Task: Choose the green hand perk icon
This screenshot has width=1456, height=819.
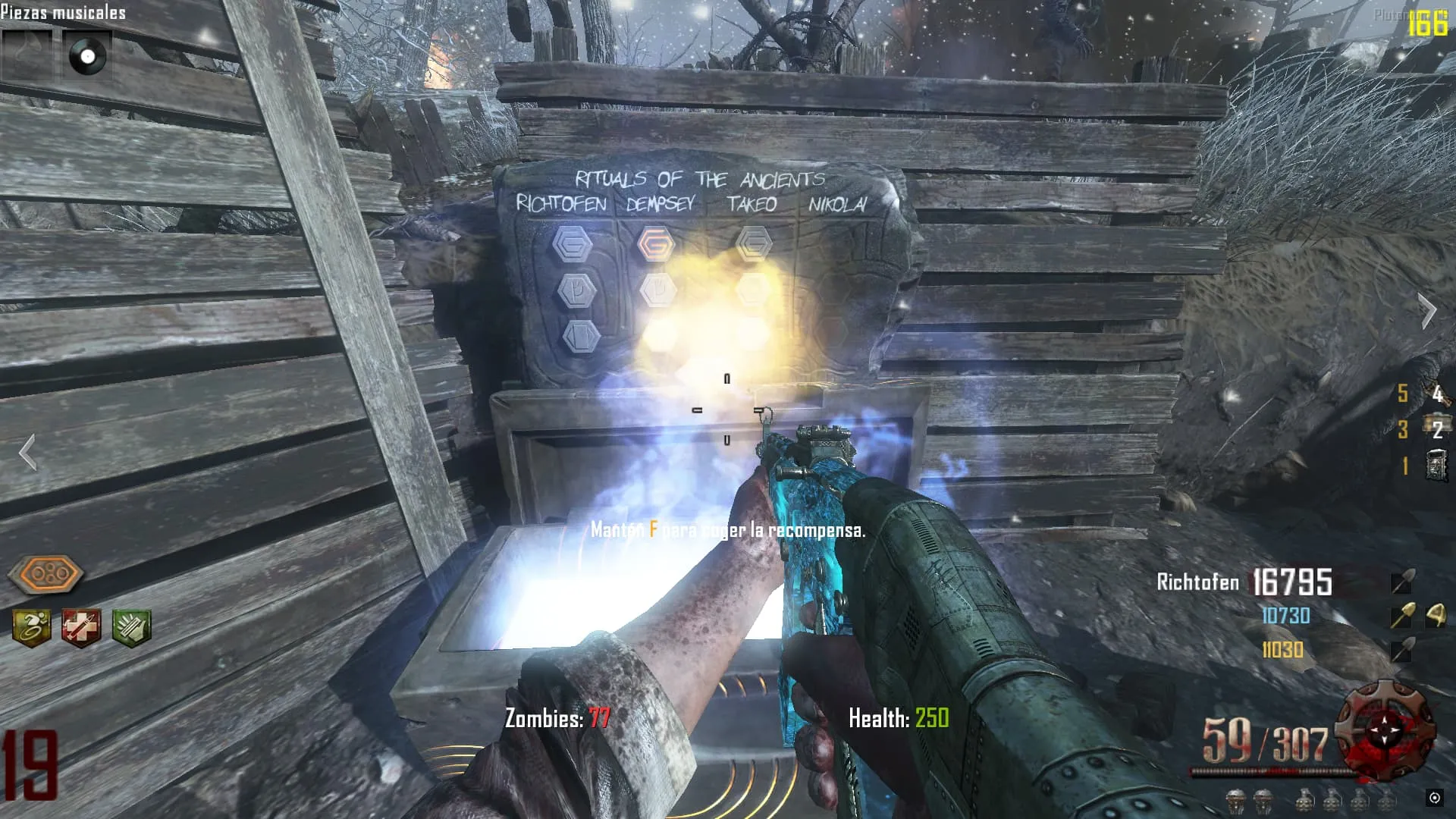Action: tap(131, 628)
